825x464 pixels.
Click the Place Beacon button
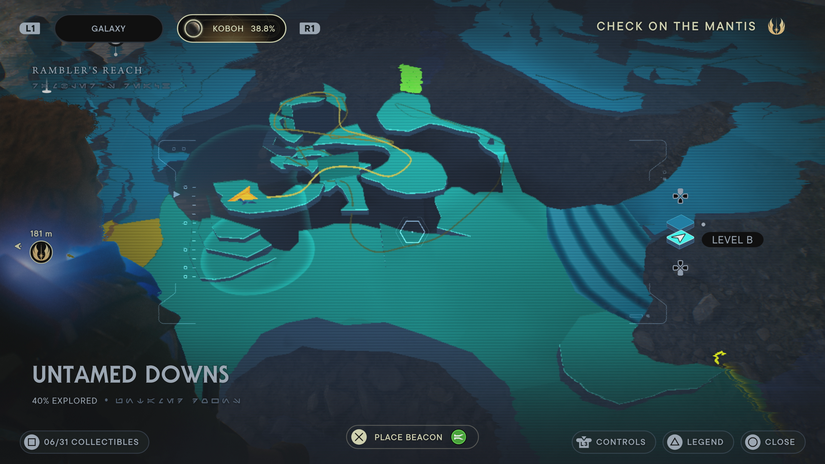(x=412, y=437)
